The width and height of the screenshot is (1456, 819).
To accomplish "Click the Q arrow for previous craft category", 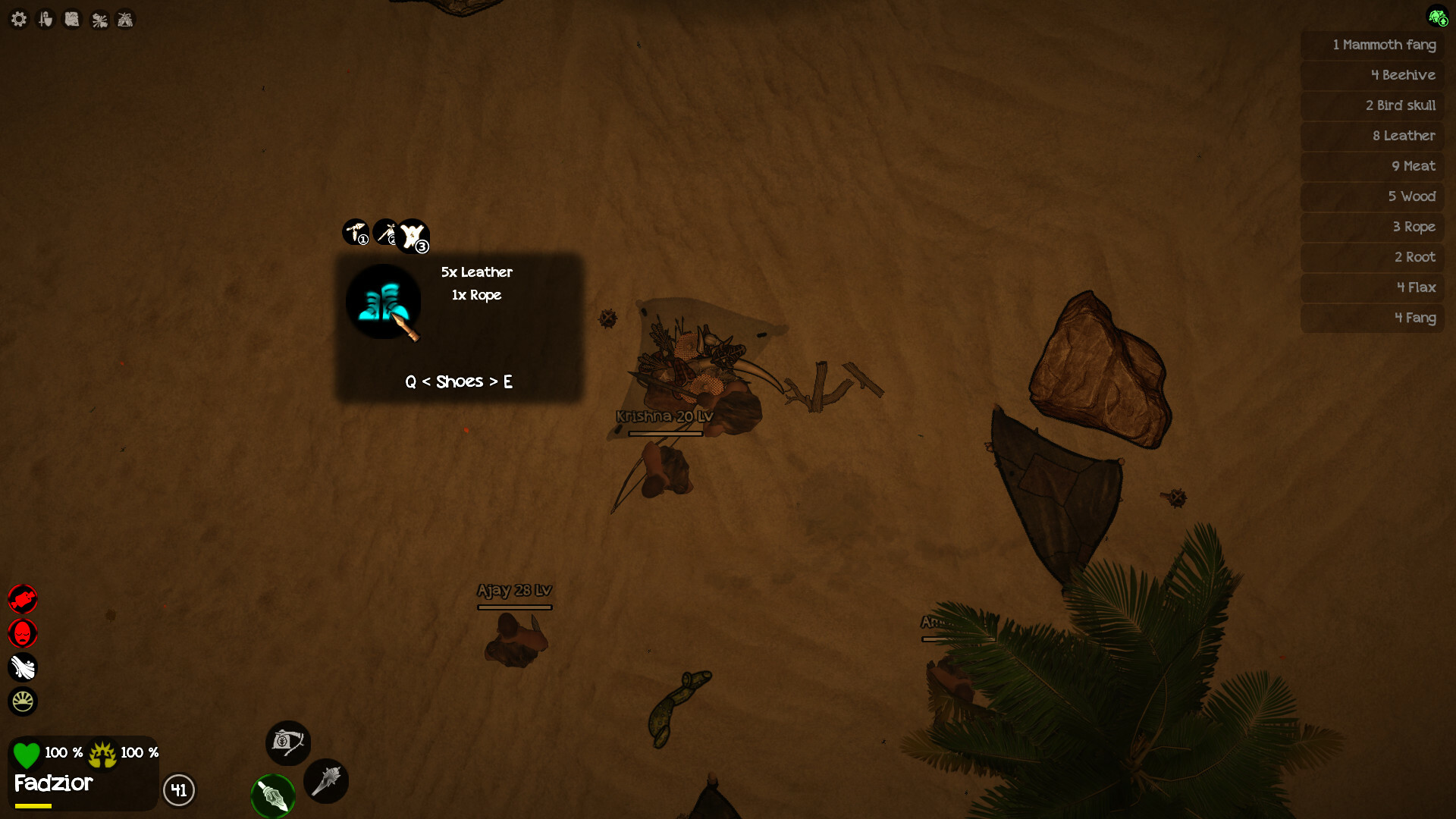I will pos(410,381).
